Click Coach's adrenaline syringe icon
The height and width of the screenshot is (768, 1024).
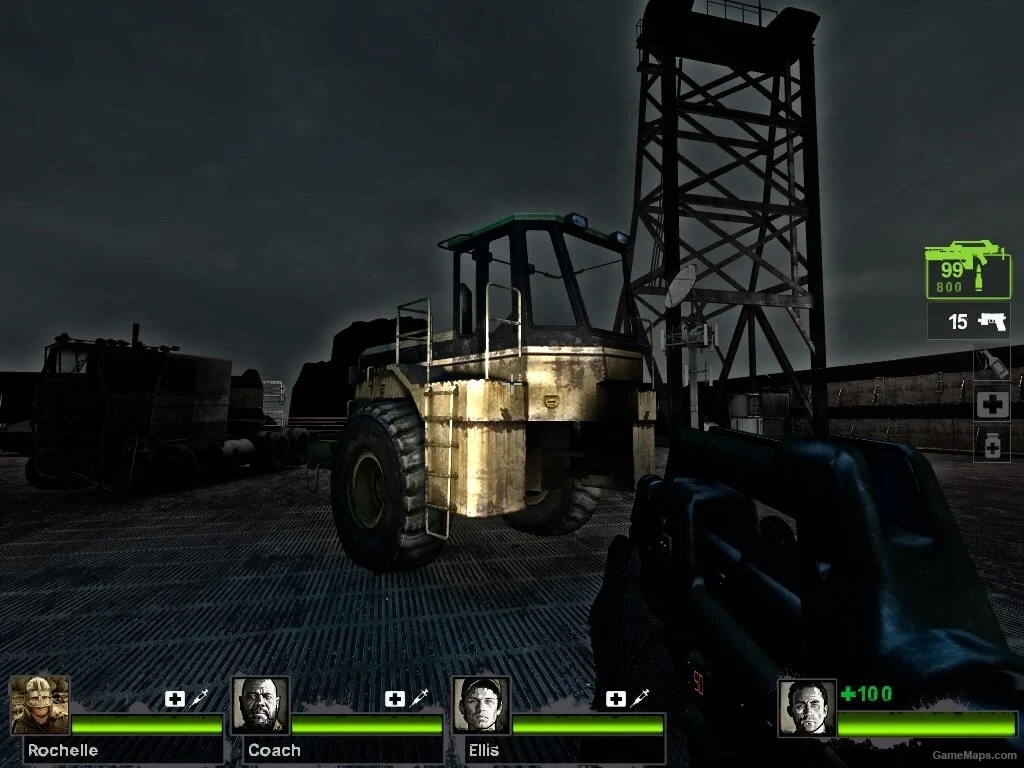[418, 699]
